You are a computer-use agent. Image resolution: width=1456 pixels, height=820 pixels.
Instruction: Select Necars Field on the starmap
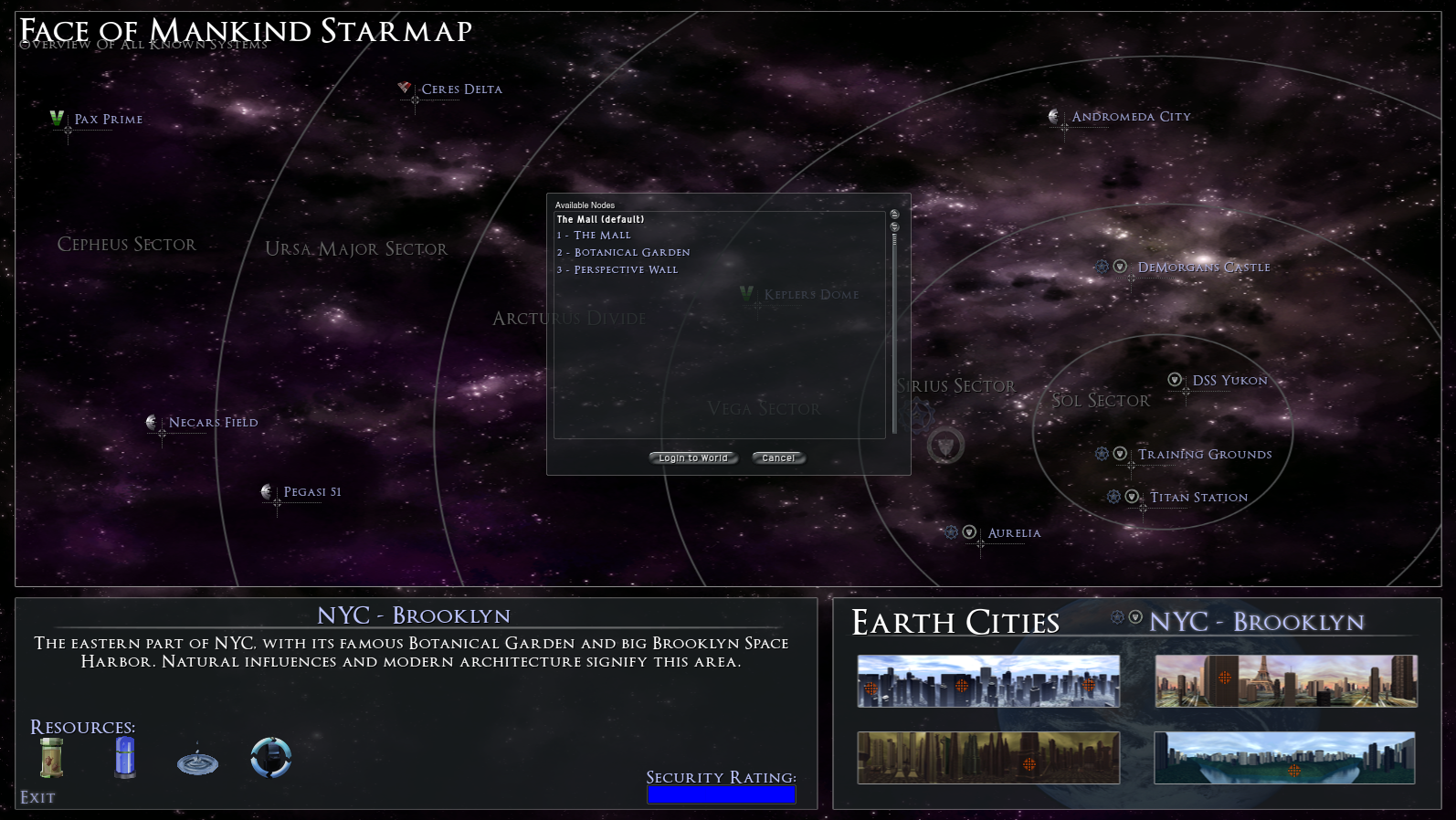[x=213, y=423]
